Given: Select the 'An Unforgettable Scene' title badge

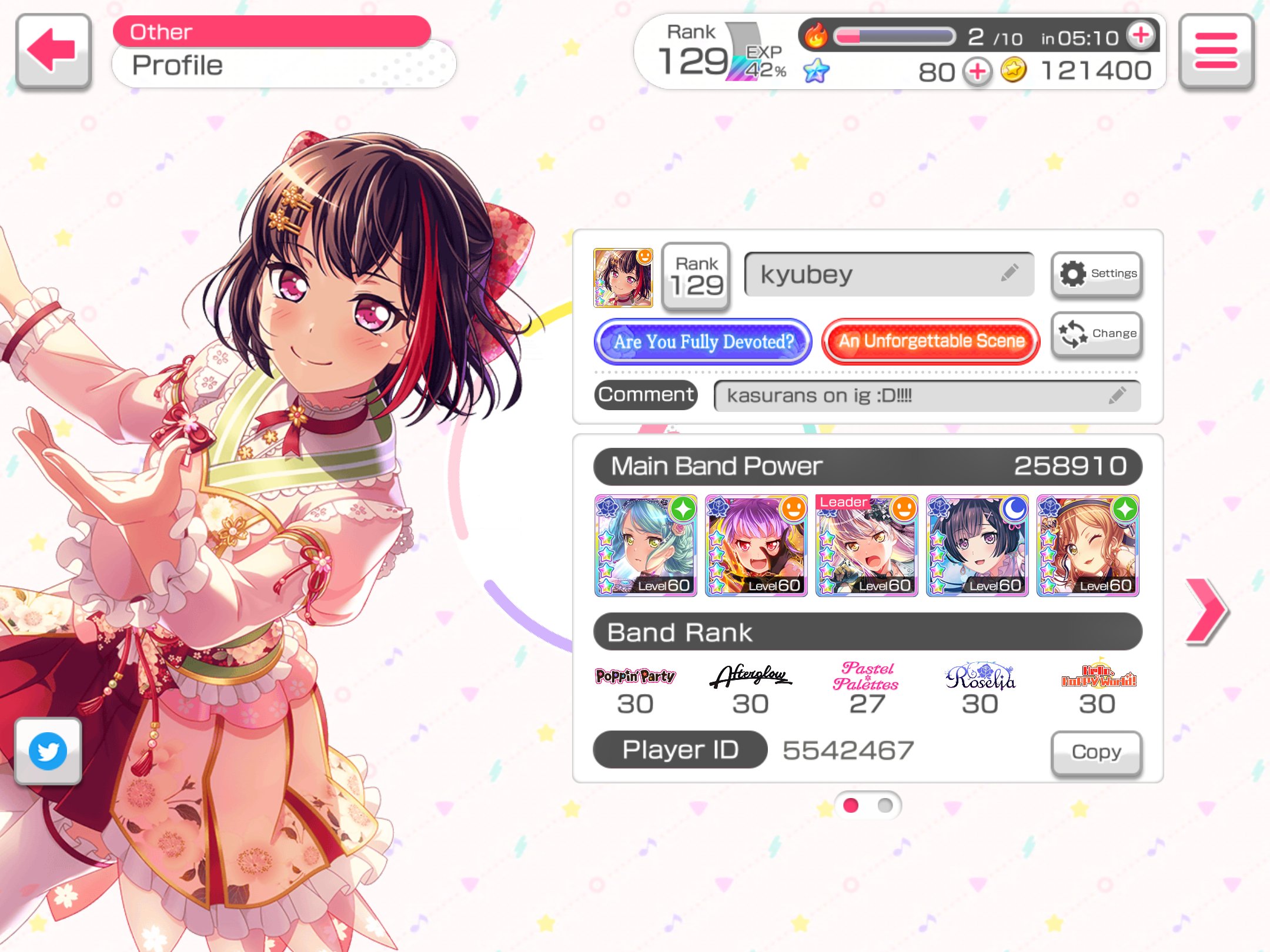Looking at the screenshot, I should coord(931,341).
